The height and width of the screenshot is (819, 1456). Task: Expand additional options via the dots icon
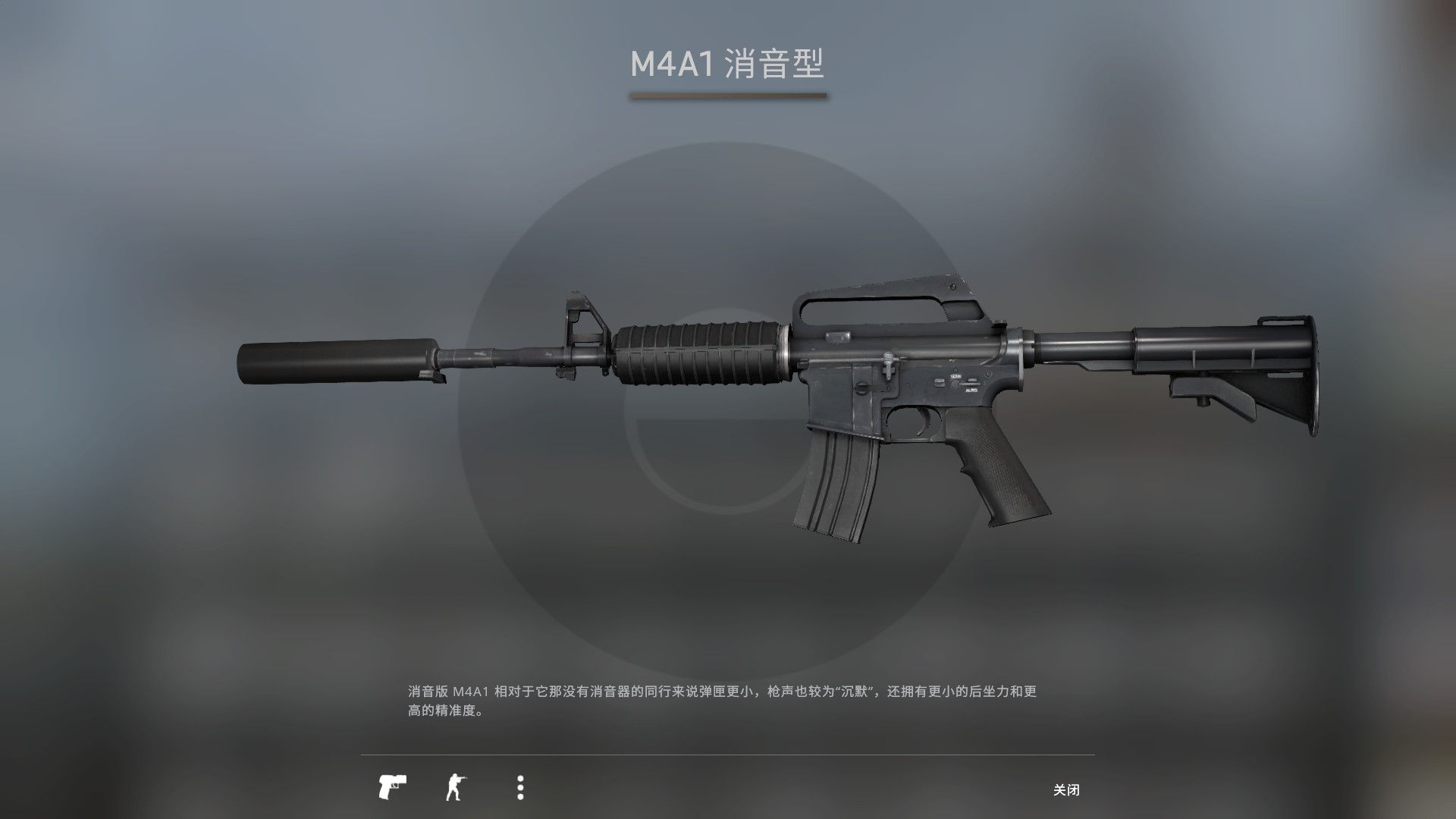tap(520, 789)
